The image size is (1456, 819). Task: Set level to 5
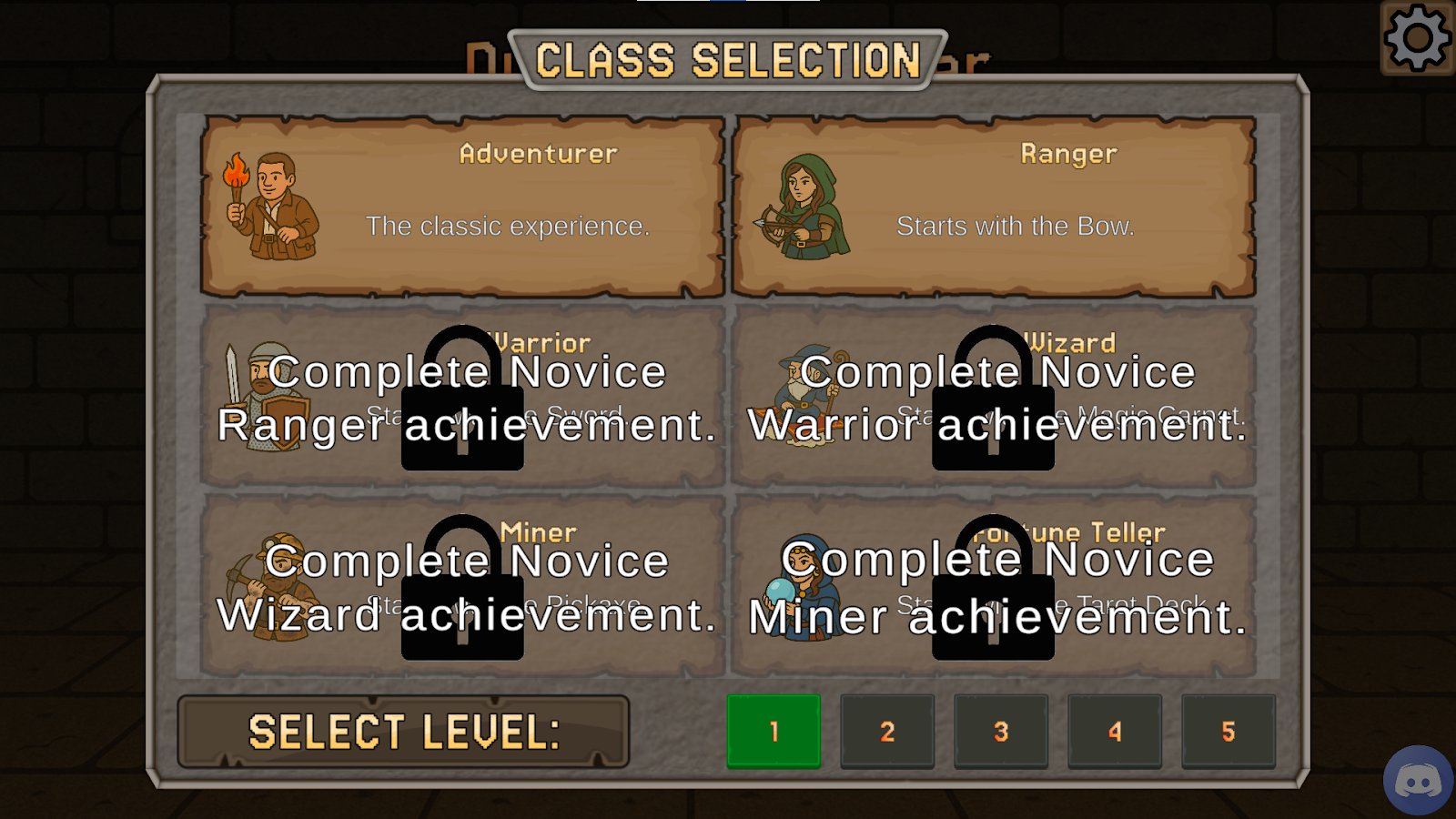(x=1228, y=732)
